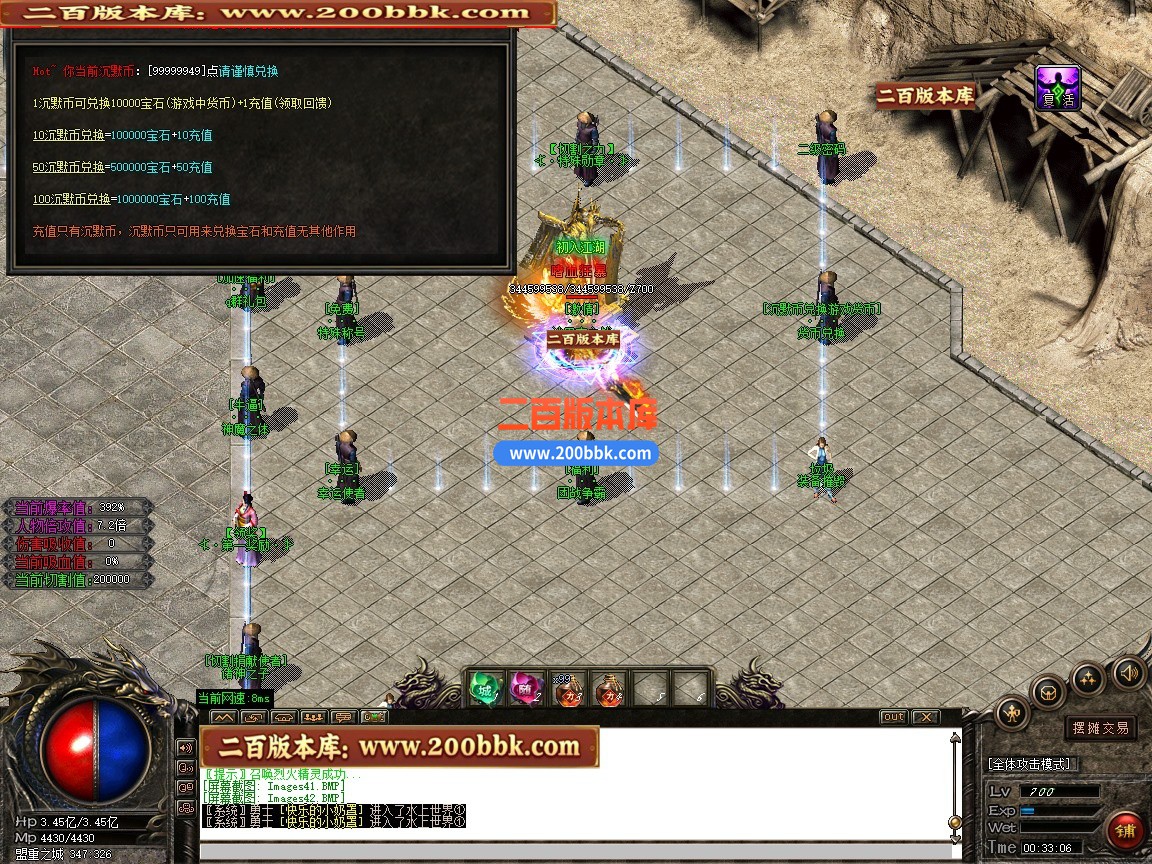Toggle the sound speaker icon

tap(1128, 672)
